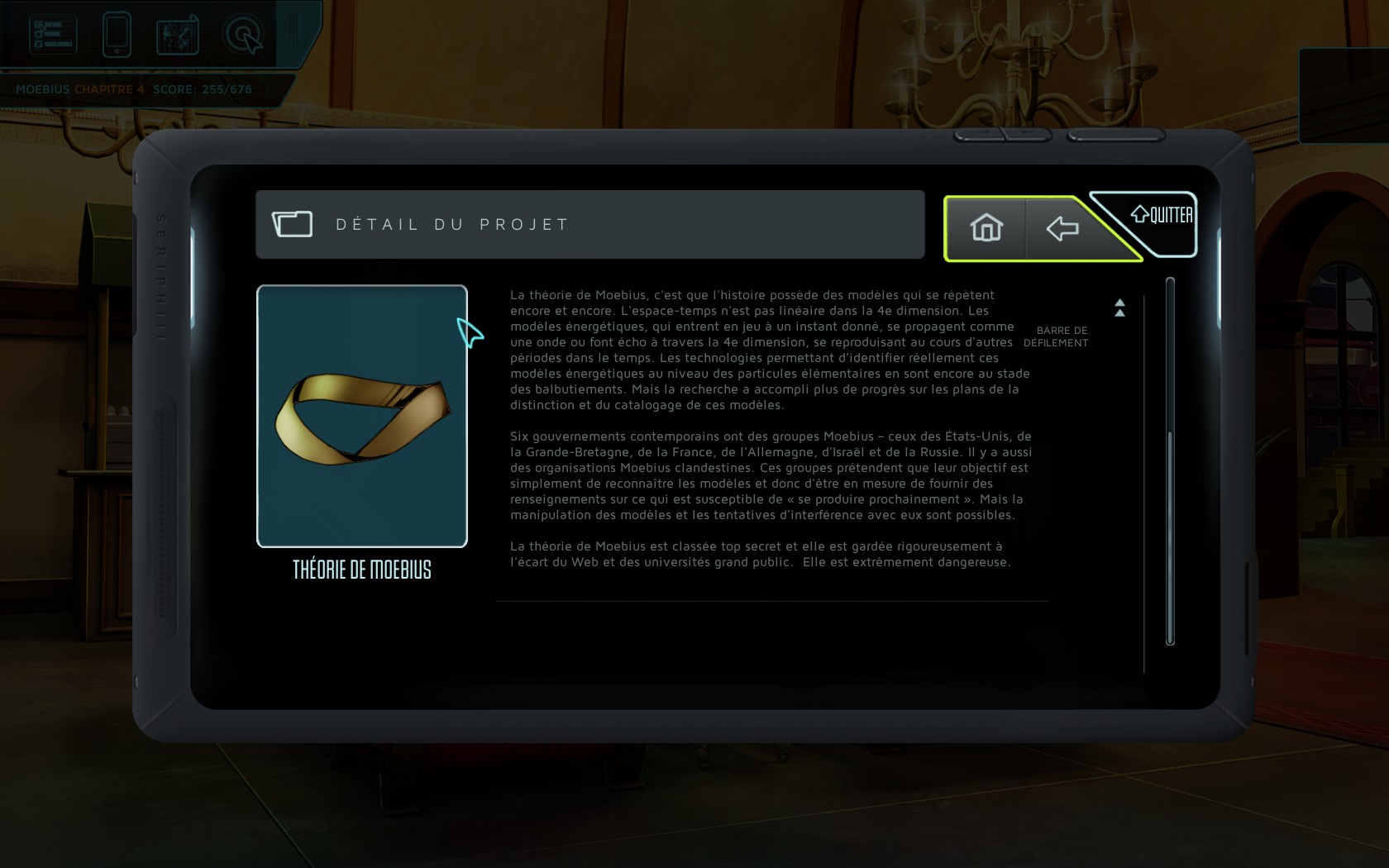This screenshot has width=1389, height=868.
Task: Open the checklist tasks icon
Action: pyautogui.click(x=54, y=35)
